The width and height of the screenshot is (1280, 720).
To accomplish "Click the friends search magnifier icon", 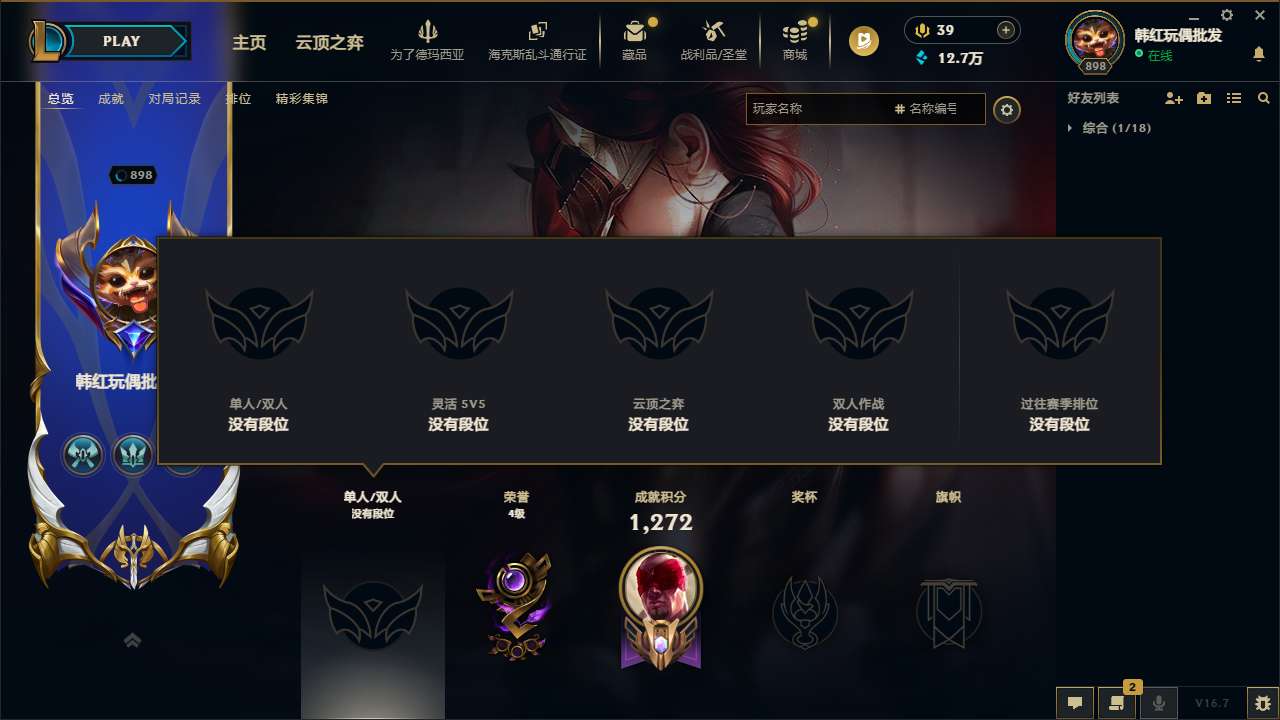I will tap(1263, 98).
